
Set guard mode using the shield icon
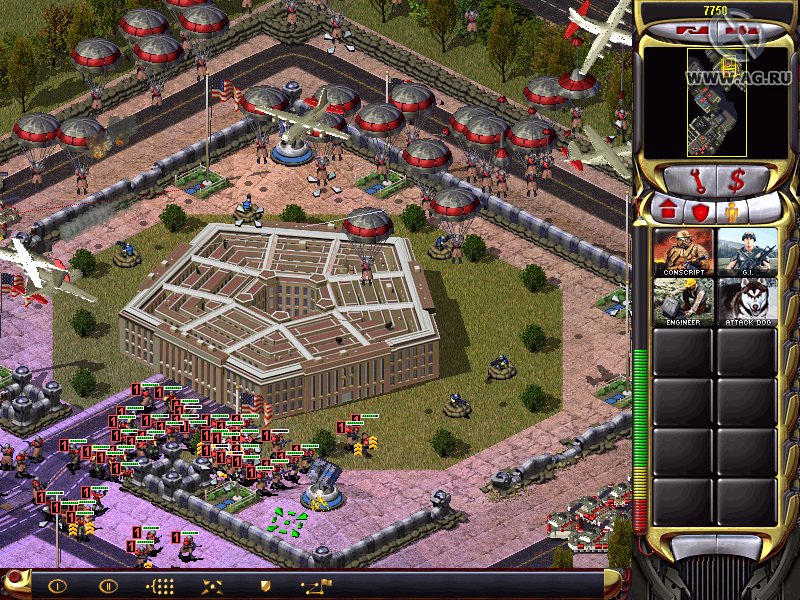pos(265,586)
